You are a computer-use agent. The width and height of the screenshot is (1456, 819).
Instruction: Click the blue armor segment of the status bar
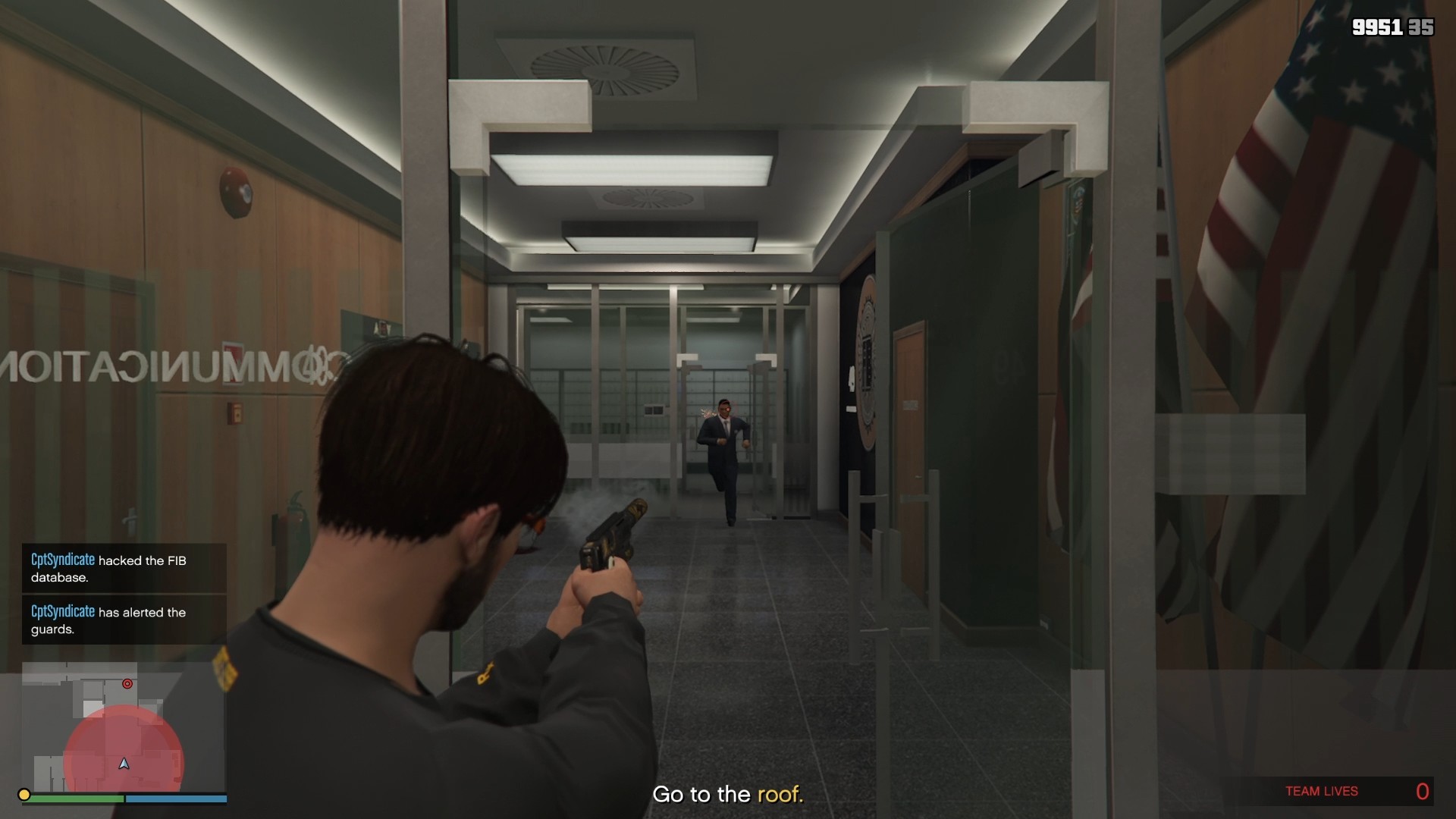pyautogui.click(x=176, y=799)
